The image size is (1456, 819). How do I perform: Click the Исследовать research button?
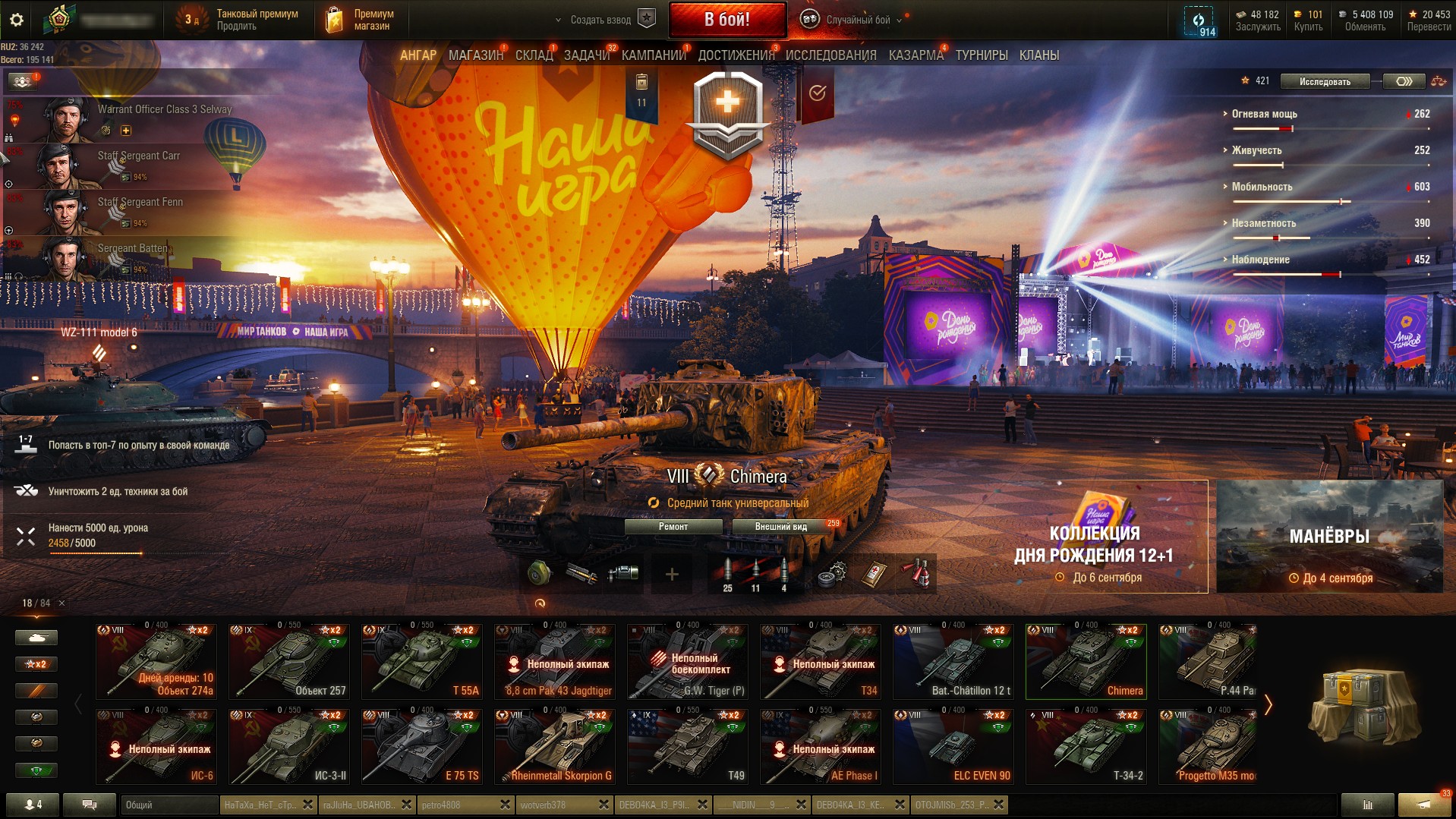coord(1325,81)
